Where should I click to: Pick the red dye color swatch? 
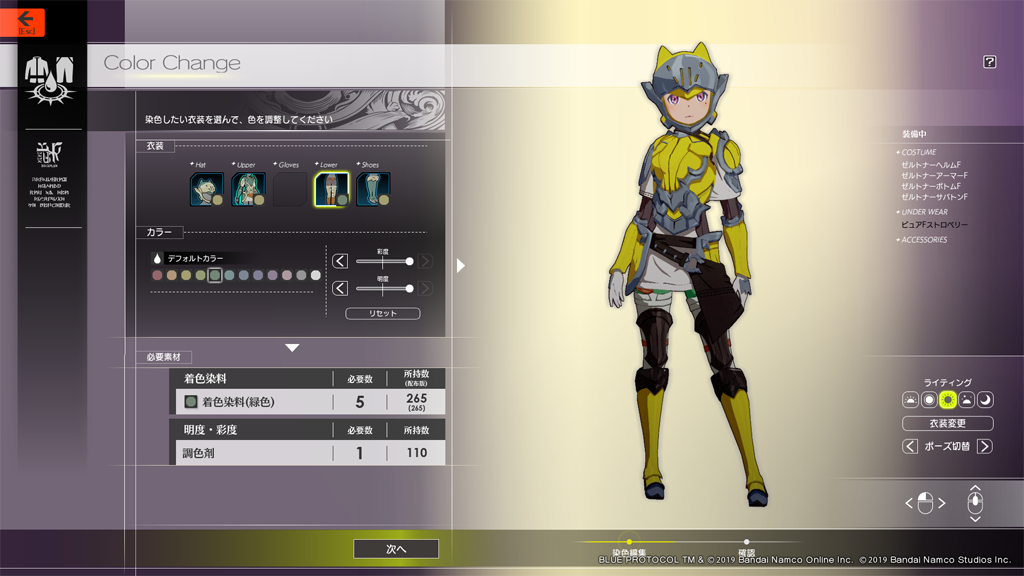(x=157, y=275)
